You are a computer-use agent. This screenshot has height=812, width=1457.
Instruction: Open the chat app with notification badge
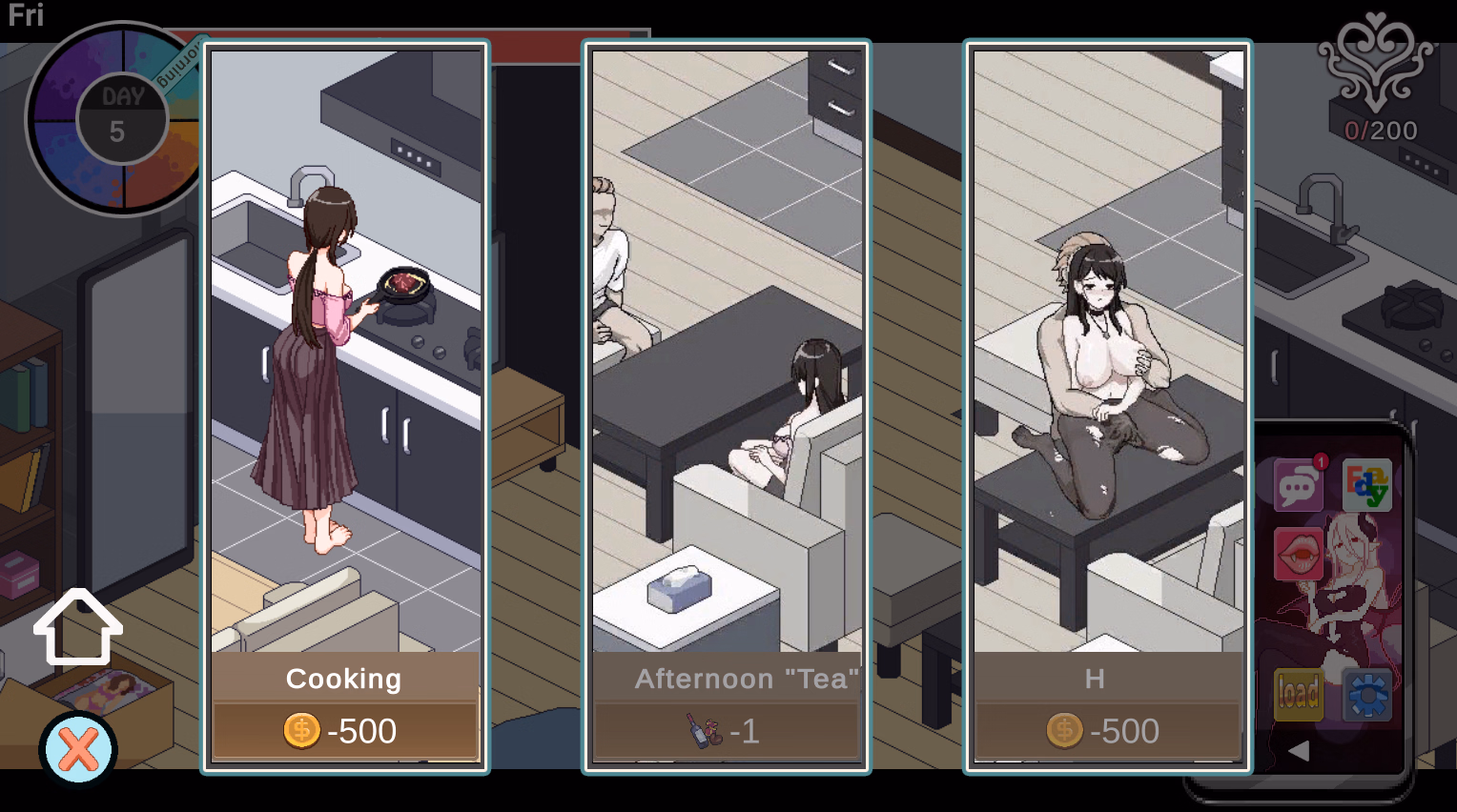pos(1297,484)
